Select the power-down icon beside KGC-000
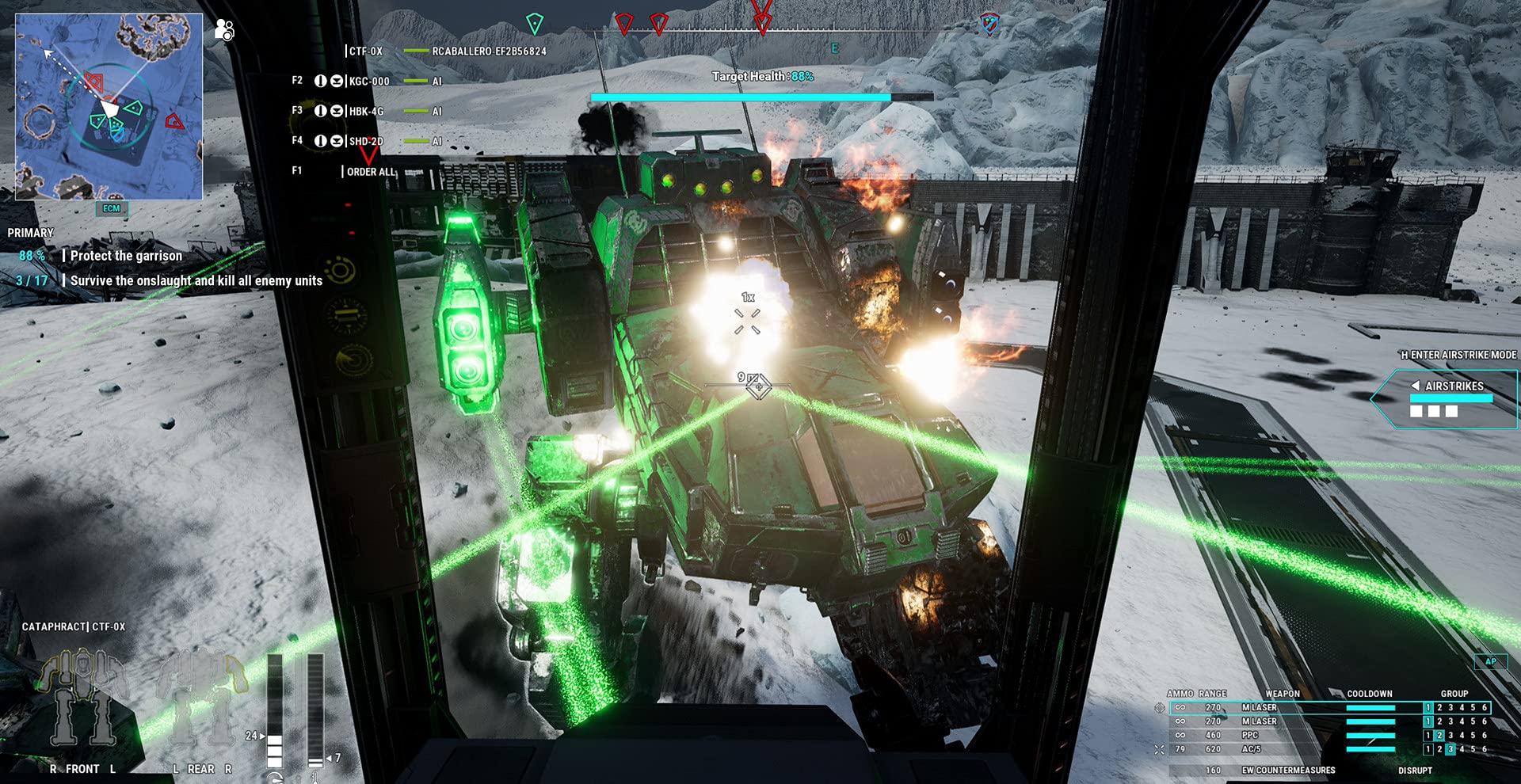Image resolution: width=1521 pixels, height=784 pixels. click(321, 81)
